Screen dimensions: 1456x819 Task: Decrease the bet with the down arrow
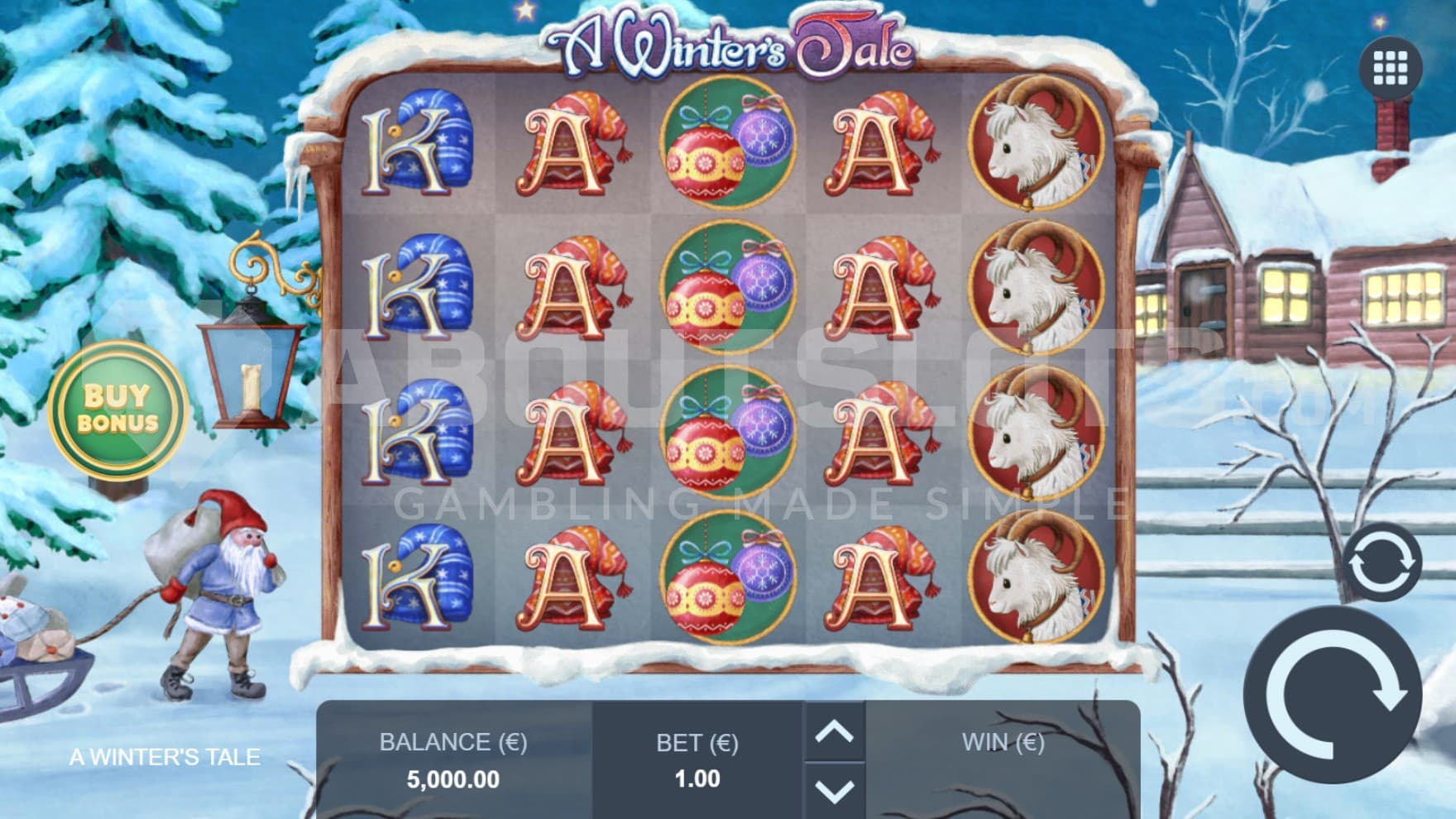(x=834, y=790)
